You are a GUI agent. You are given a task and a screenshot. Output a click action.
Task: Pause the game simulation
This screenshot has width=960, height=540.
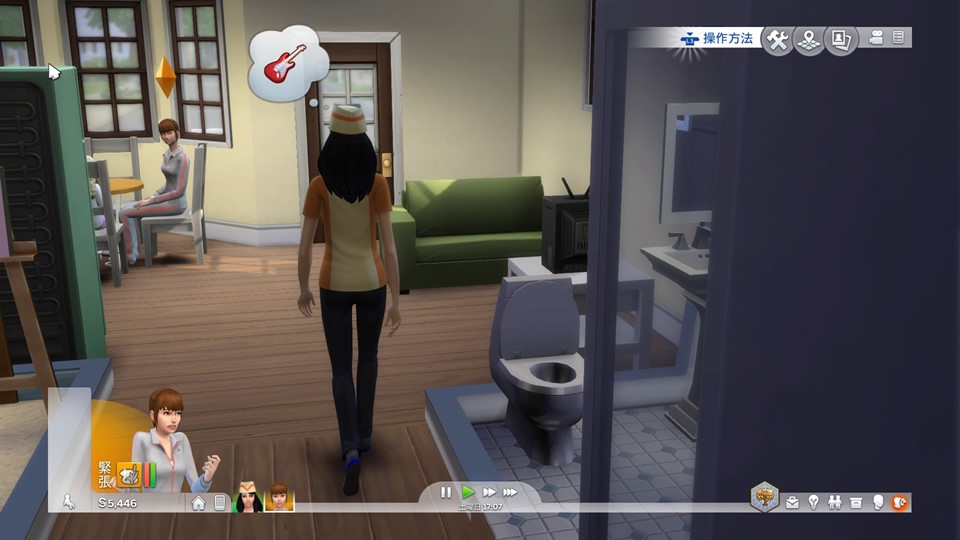(x=446, y=492)
